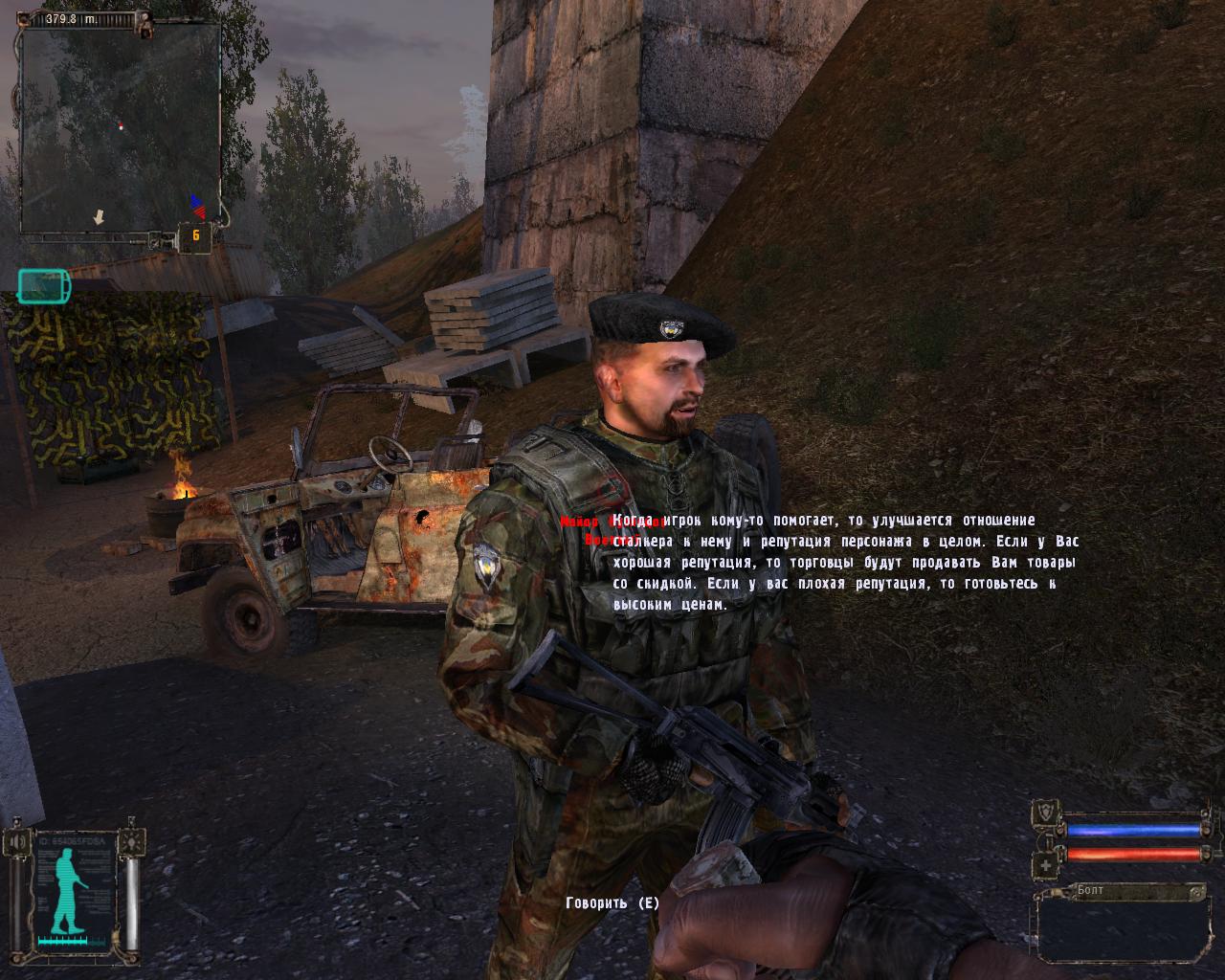Click the small gear emblem by the Болт slot
Viewport: 1225px width, 980px height.
click(1196, 892)
